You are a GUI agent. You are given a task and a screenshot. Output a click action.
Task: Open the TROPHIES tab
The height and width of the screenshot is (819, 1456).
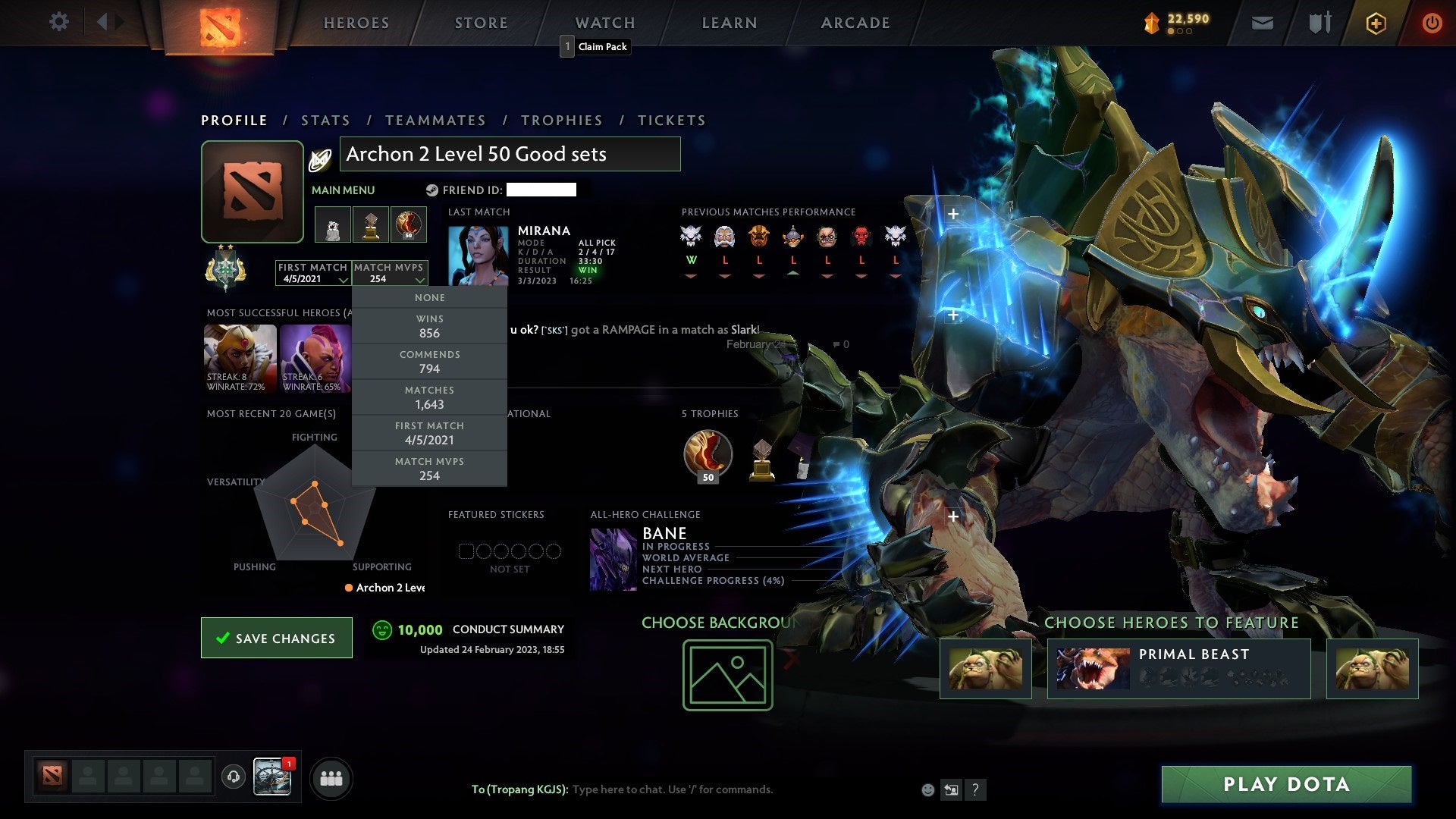[x=561, y=120]
